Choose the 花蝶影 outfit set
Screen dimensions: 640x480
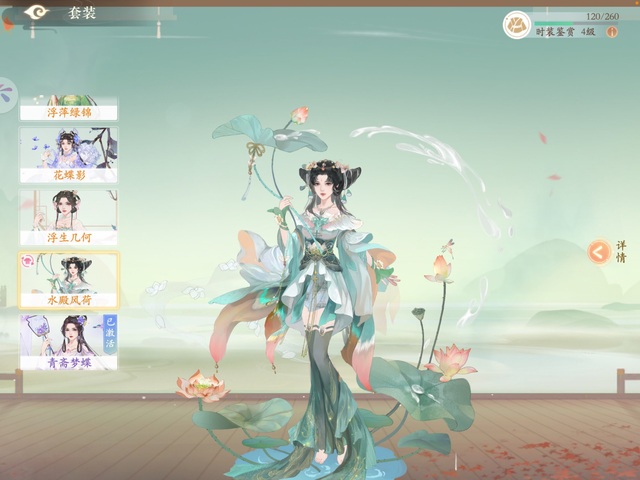click(x=68, y=154)
